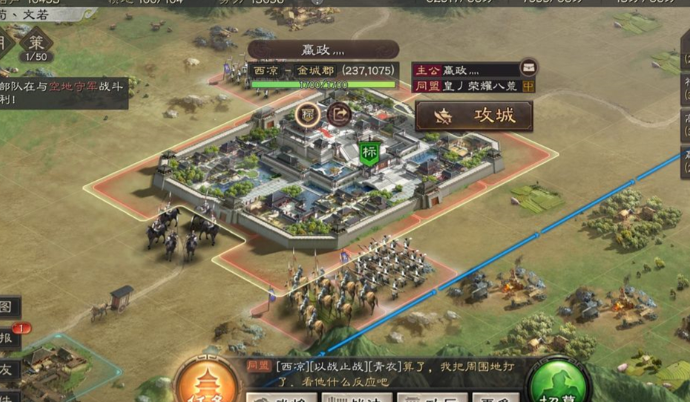Tap the 攻城 siege button
This screenshot has width=690, height=402.
pyautogui.click(x=474, y=116)
